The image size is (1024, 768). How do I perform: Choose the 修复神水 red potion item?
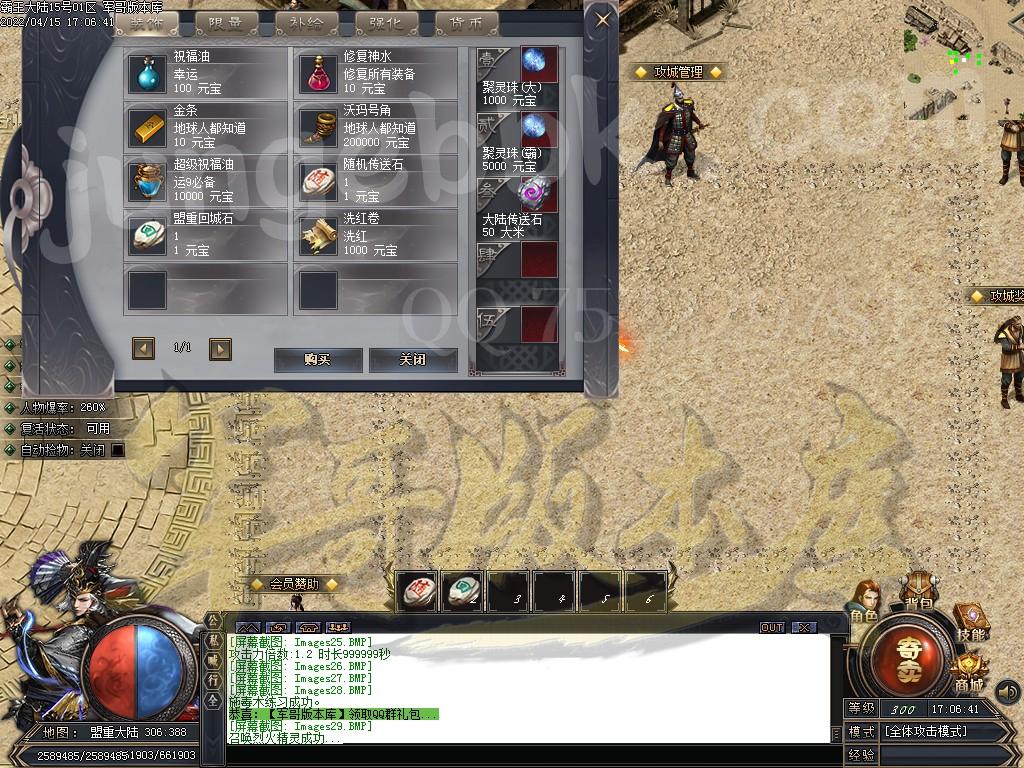pyautogui.click(x=318, y=73)
